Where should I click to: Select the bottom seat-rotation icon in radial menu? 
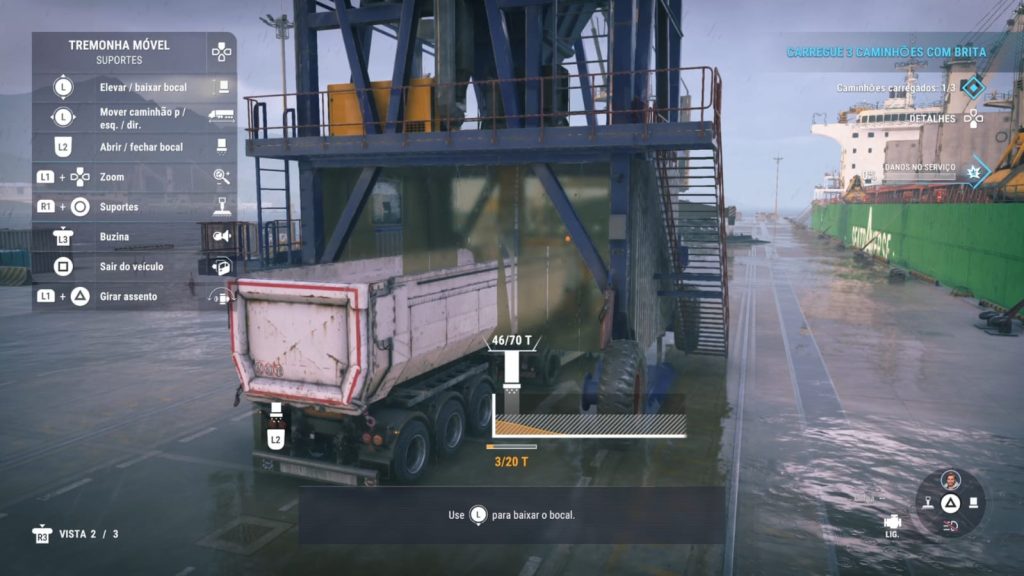951,526
